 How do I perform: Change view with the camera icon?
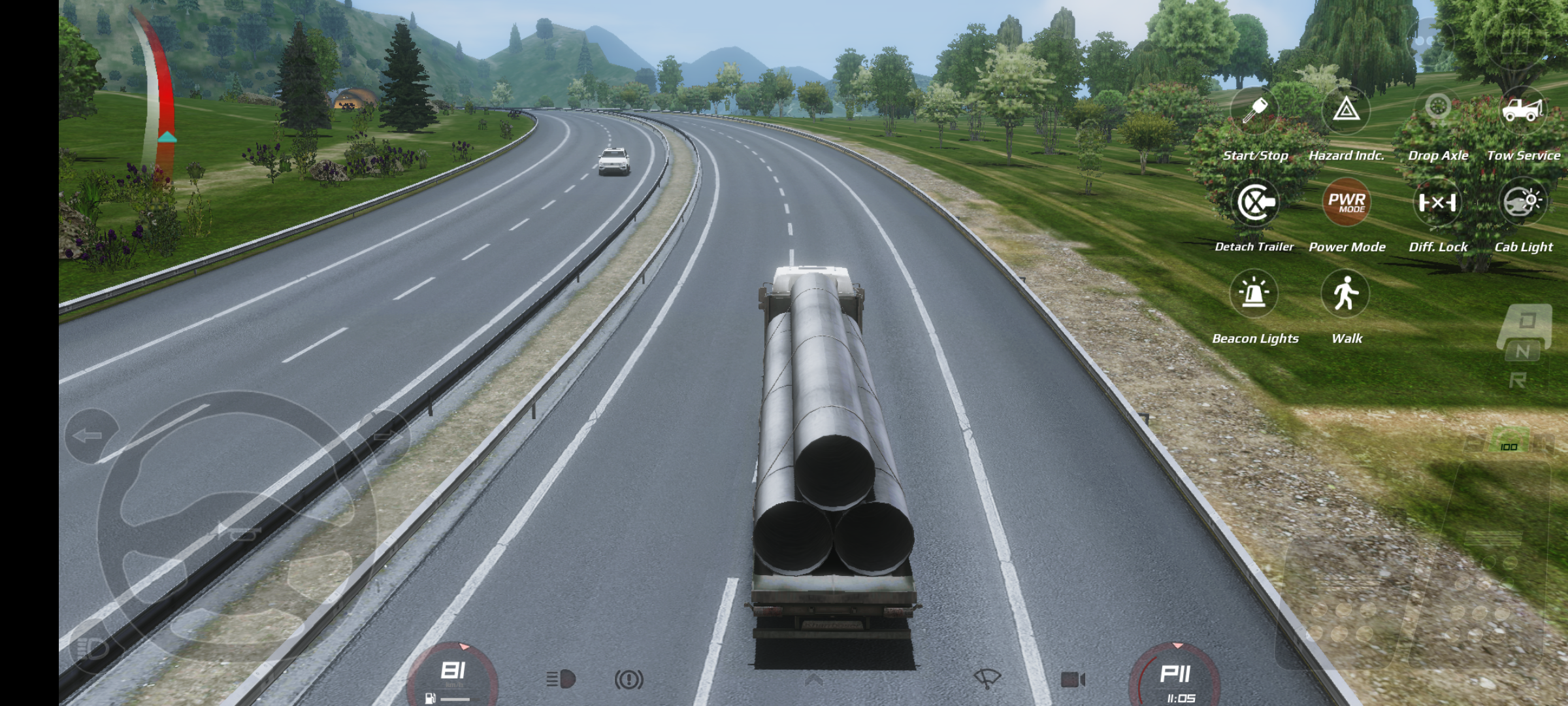tap(1073, 680)
